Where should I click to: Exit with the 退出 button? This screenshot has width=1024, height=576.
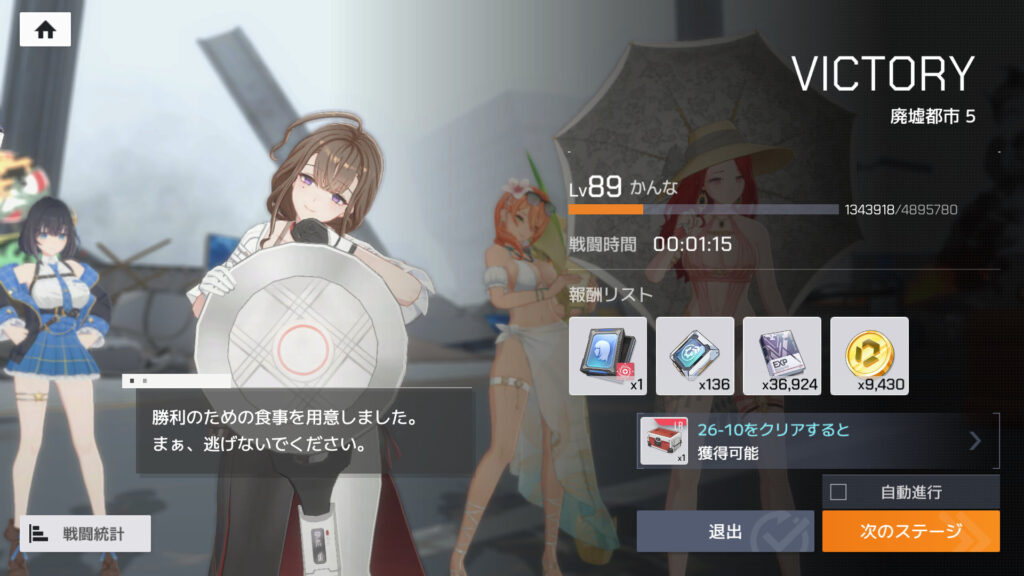tap(725, 531)
